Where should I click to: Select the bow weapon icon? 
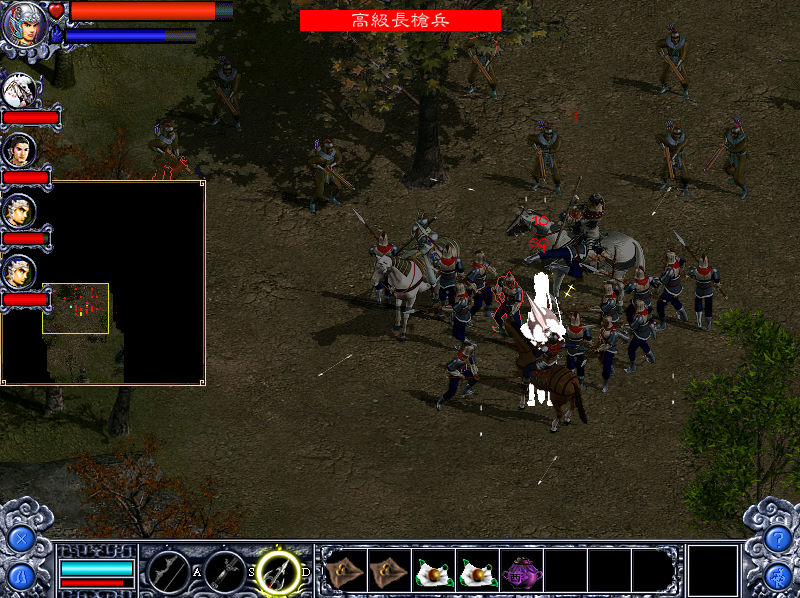pyautogui.click(x=169, y=572)
